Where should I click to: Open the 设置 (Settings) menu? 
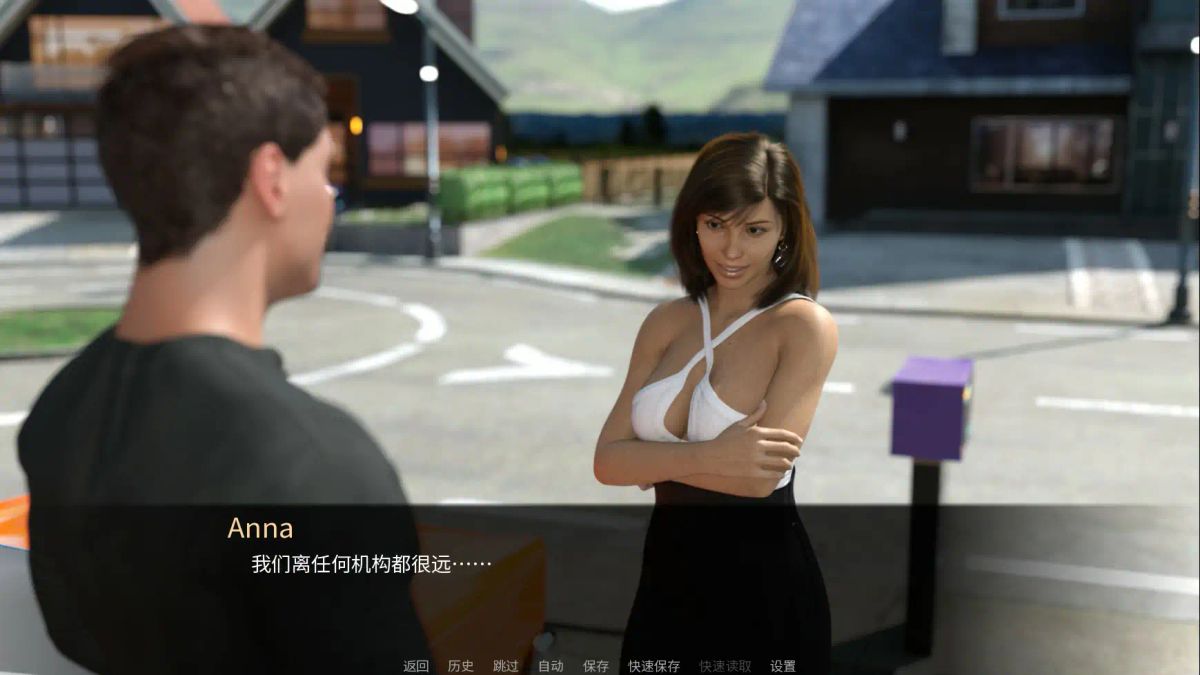(x=783, y=666)
